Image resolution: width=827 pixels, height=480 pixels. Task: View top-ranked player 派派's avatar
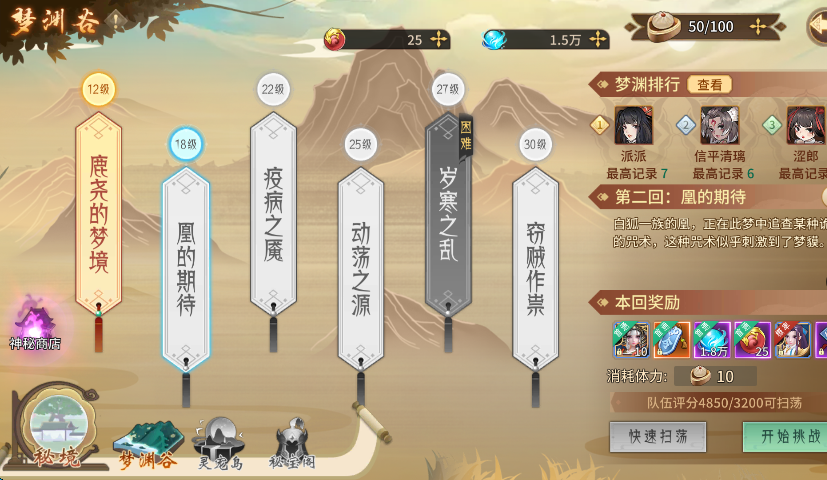633,127
